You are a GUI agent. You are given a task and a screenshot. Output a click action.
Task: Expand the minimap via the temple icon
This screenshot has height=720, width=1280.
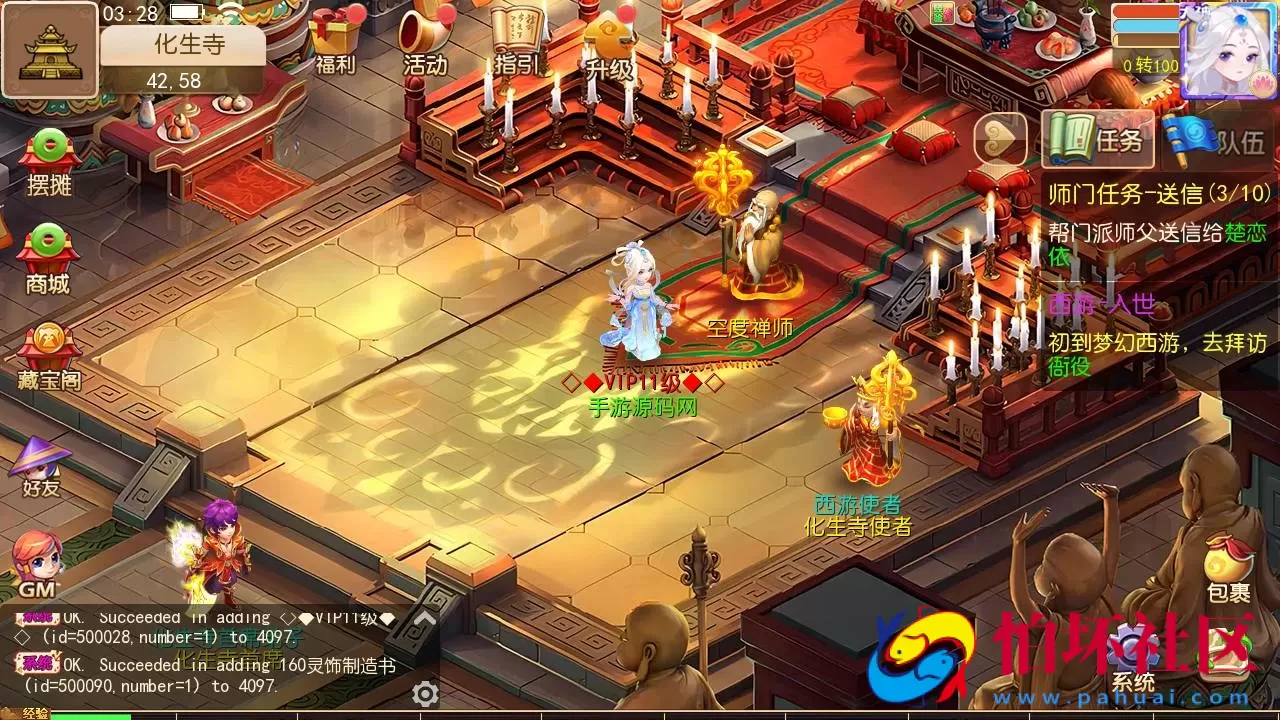[x=50, y=50]
